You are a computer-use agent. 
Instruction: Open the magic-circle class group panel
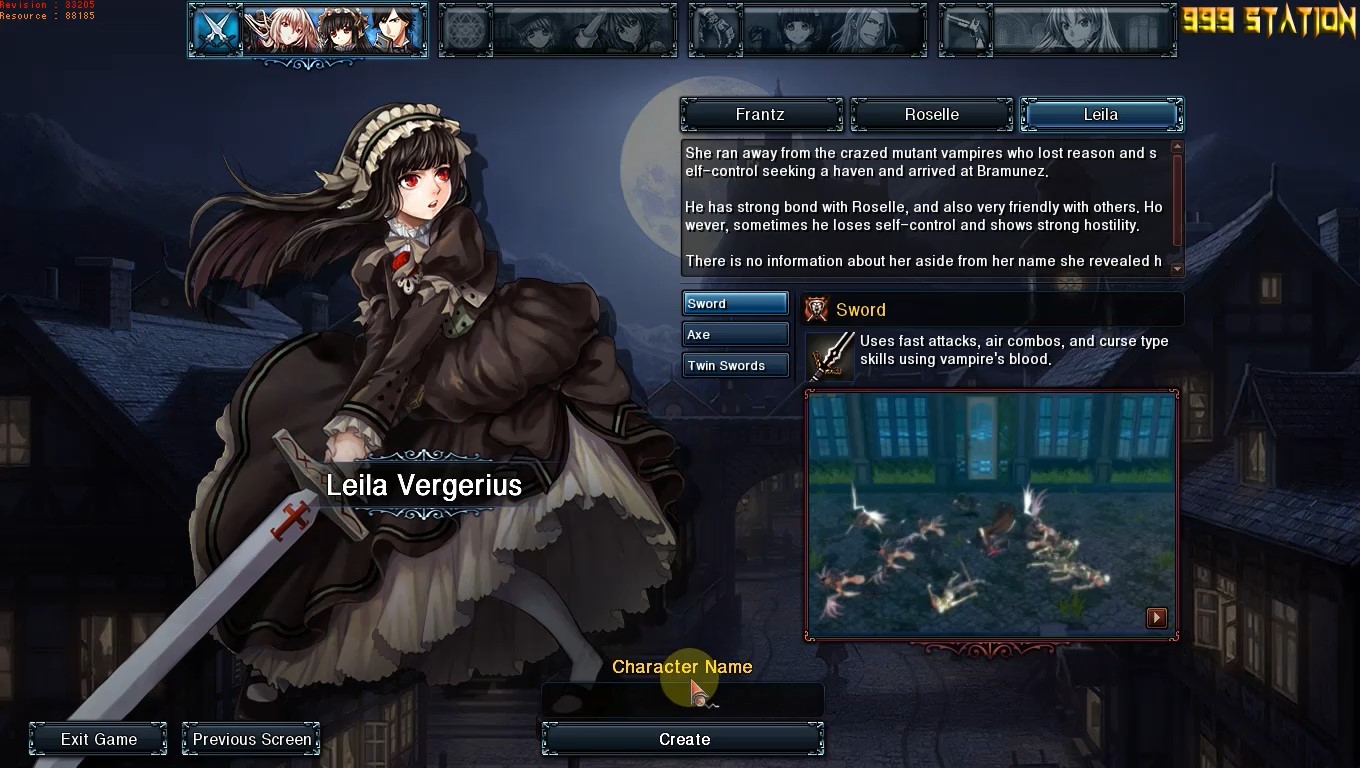(x=558, y=30)
